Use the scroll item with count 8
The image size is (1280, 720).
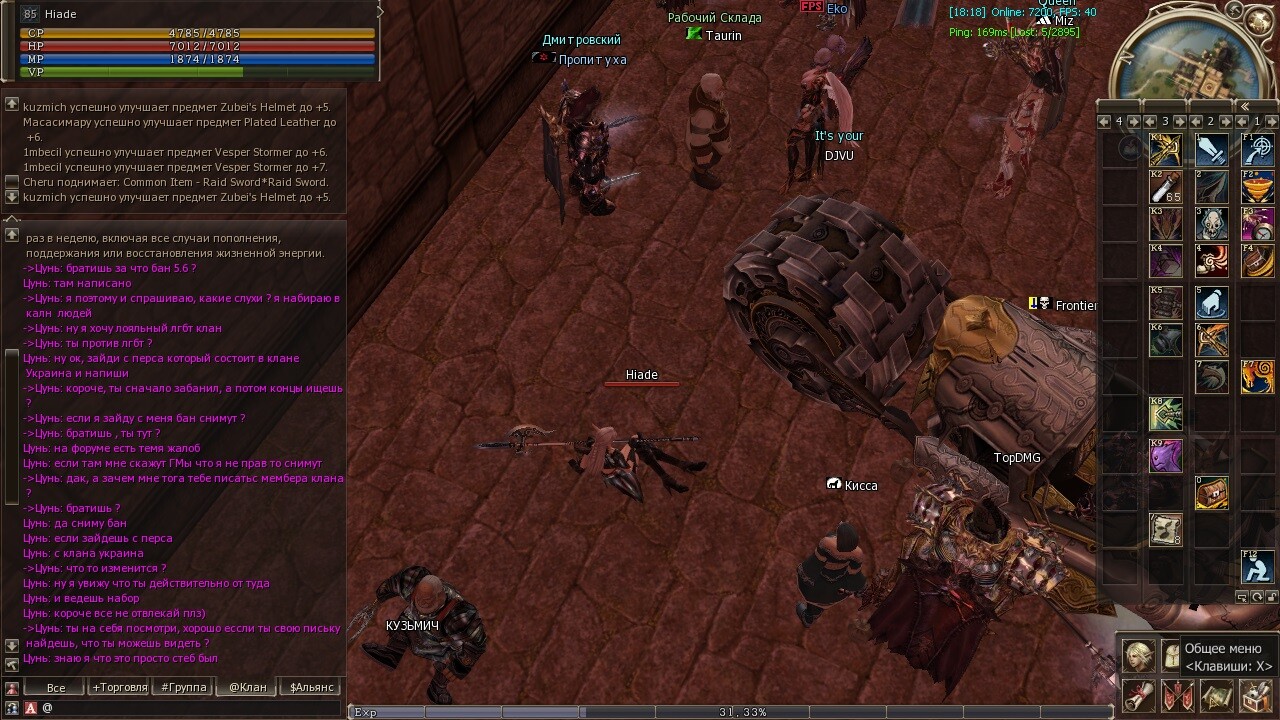(x=1166, y=530)
